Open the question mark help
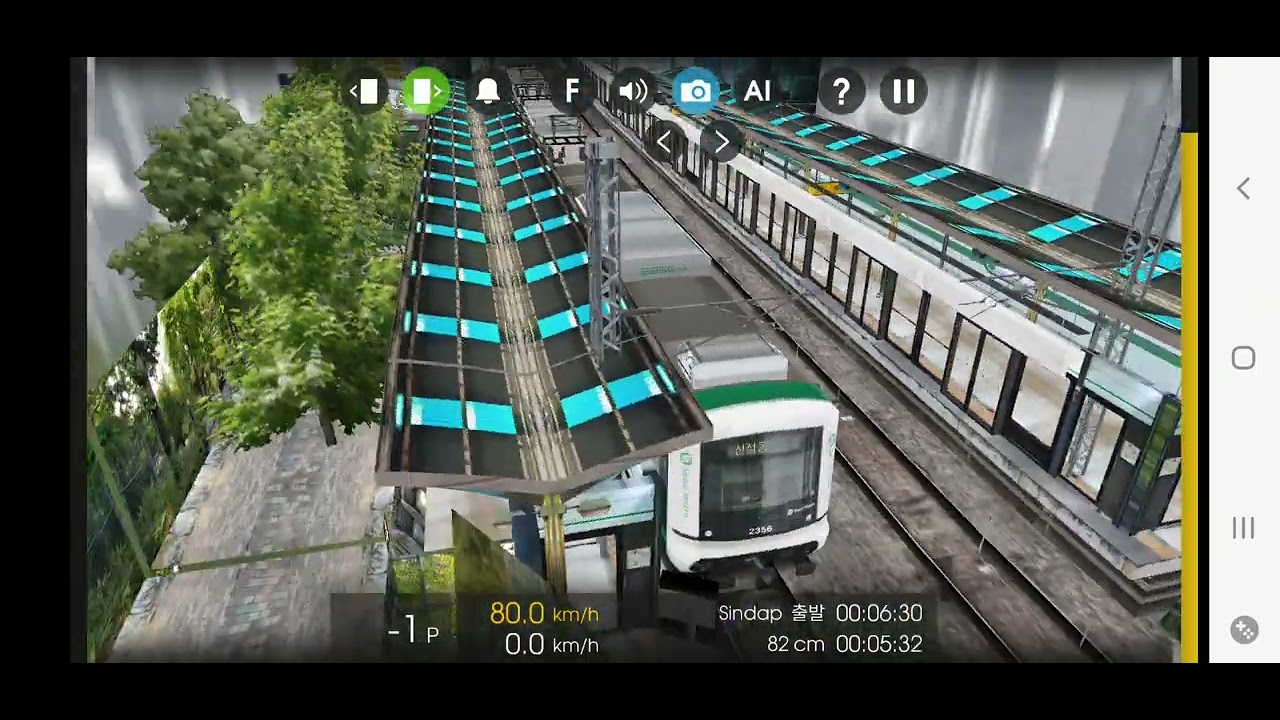1280x720 pixels. (841, 92)
